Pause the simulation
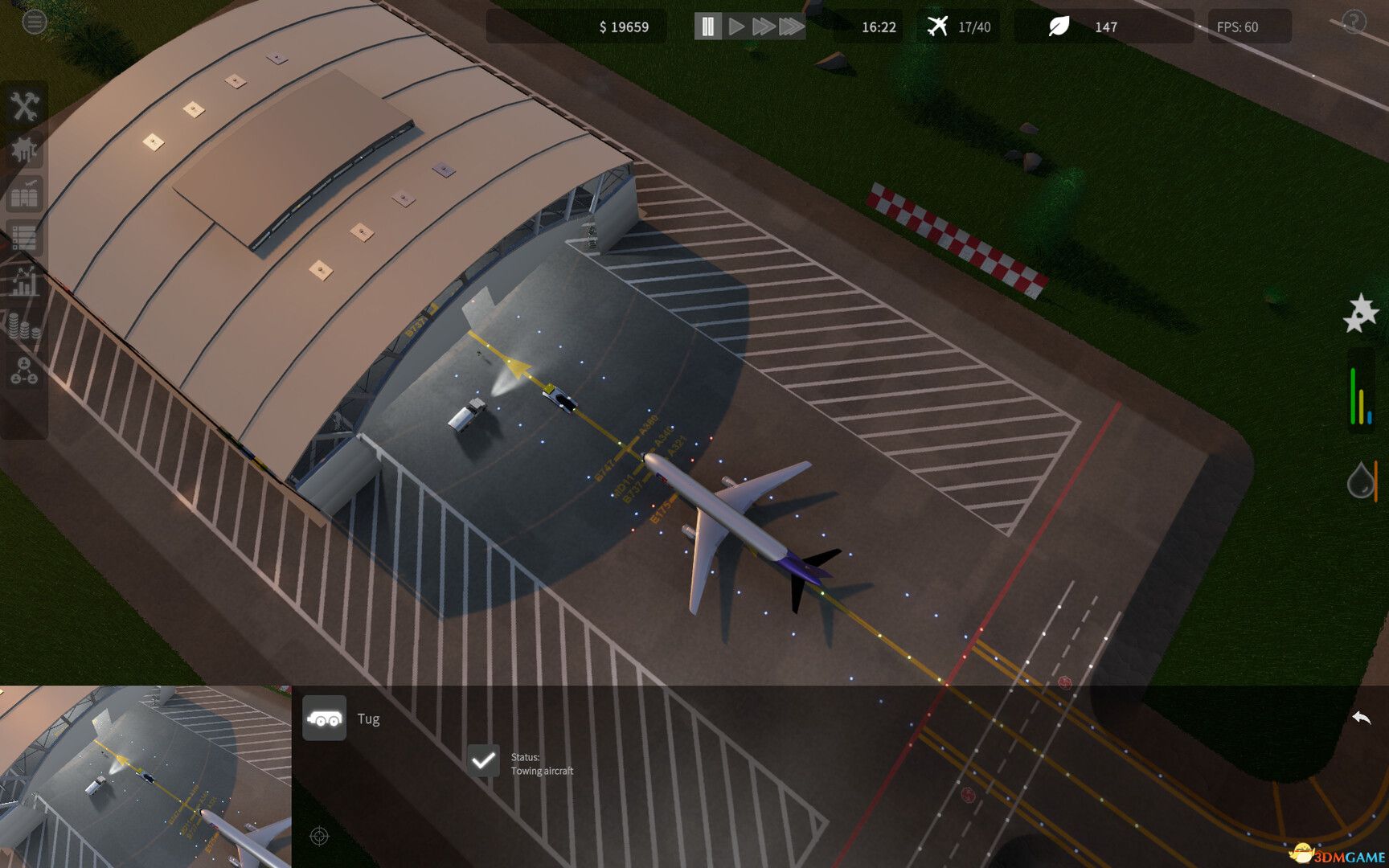 (x=707, y=25)
